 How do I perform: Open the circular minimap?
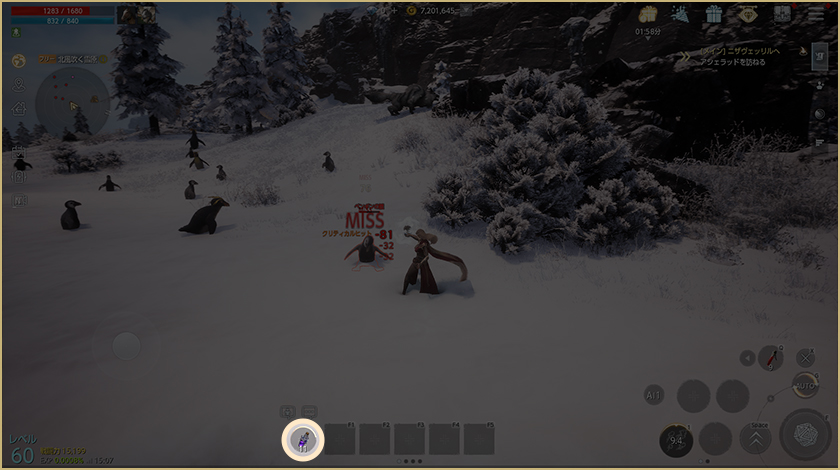point(72,104)
